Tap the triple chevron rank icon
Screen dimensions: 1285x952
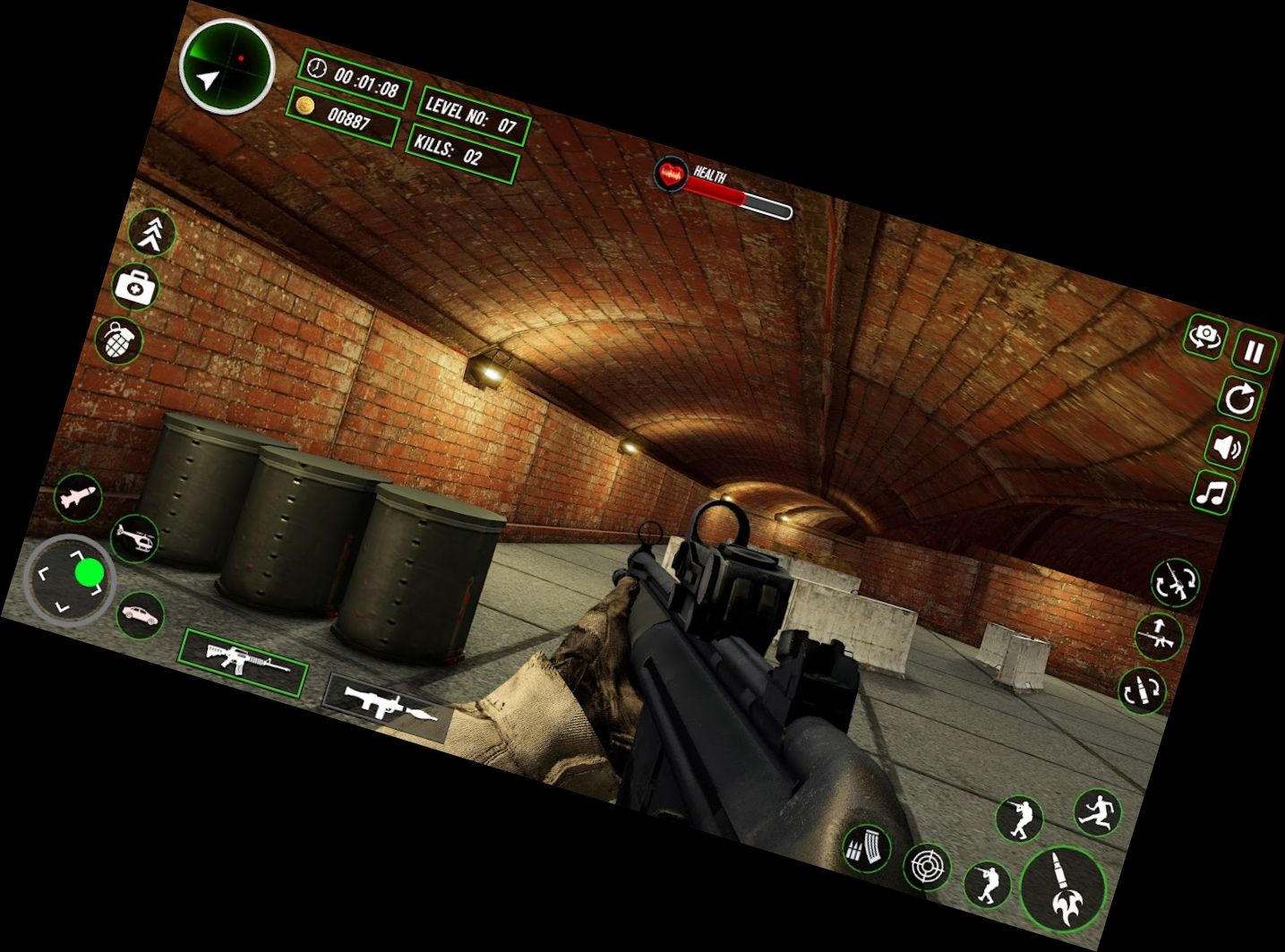pyautogui.click(x=151, y=233)
